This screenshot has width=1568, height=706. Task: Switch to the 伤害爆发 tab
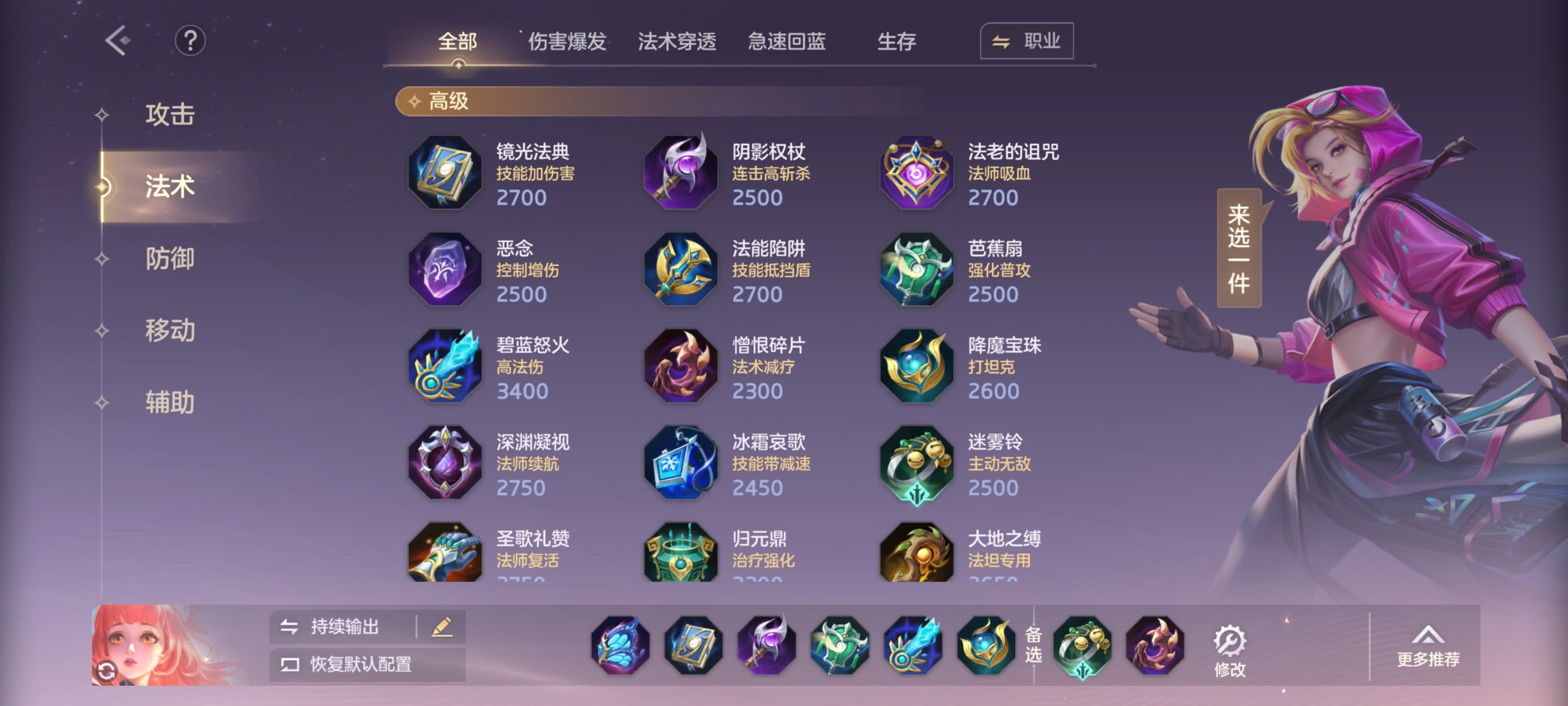click(x=567, y=41)
